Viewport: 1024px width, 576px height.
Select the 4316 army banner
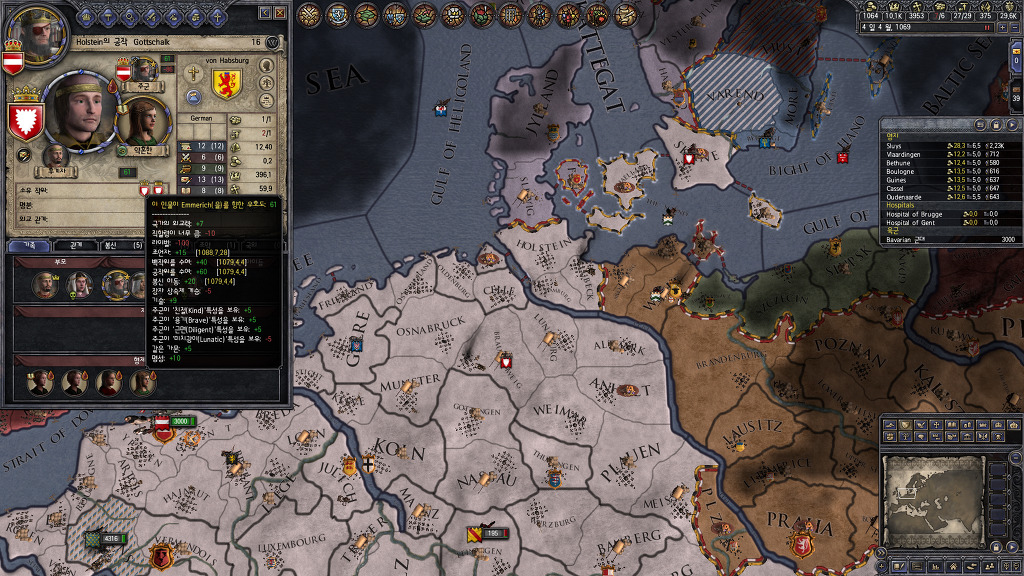coord(106,539)
